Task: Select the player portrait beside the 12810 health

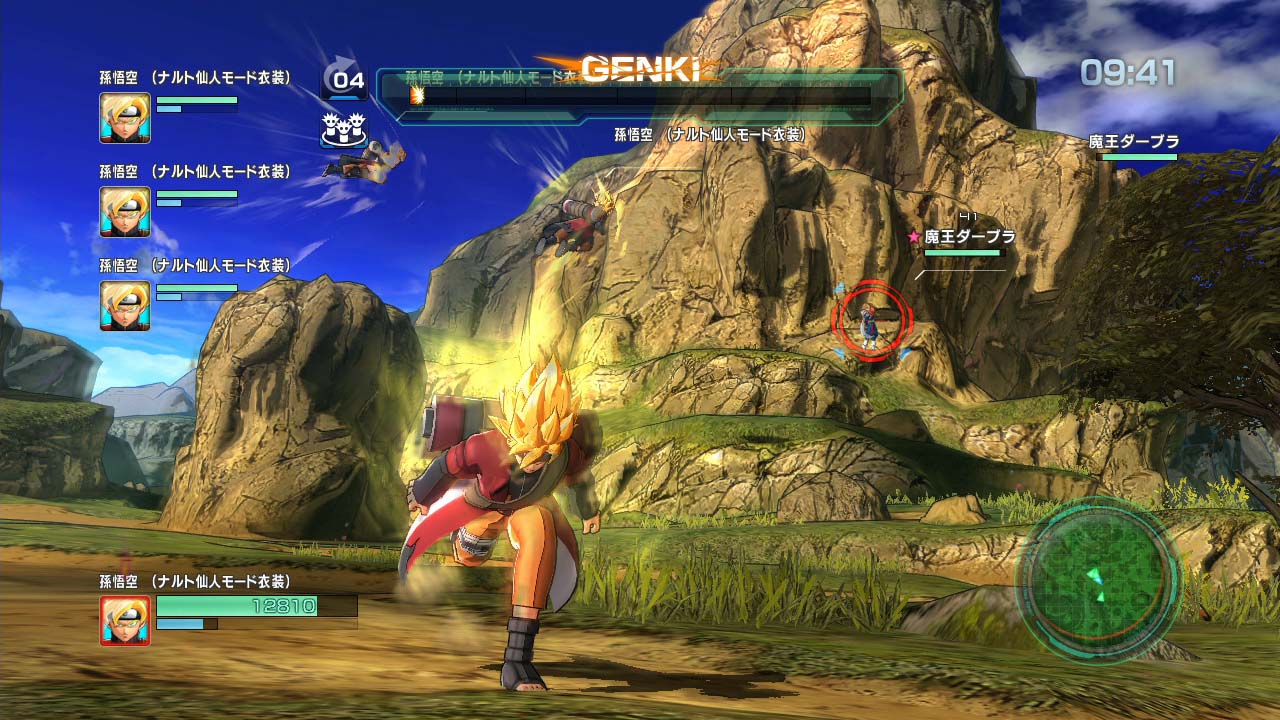Action: click(x=125, y=620)
